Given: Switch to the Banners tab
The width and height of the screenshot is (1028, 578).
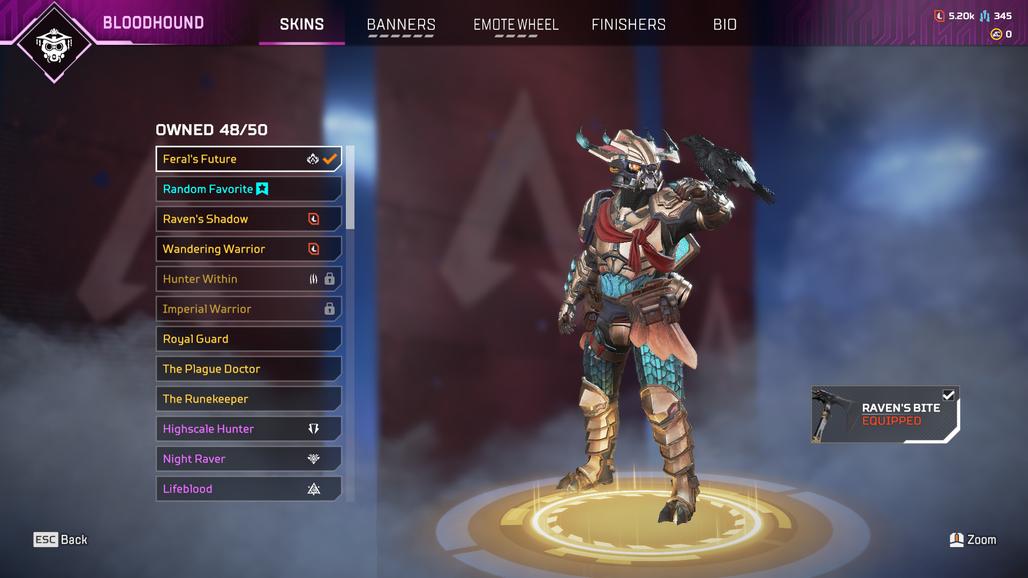Looking at the screenshot, I should (x=401, y=25).
